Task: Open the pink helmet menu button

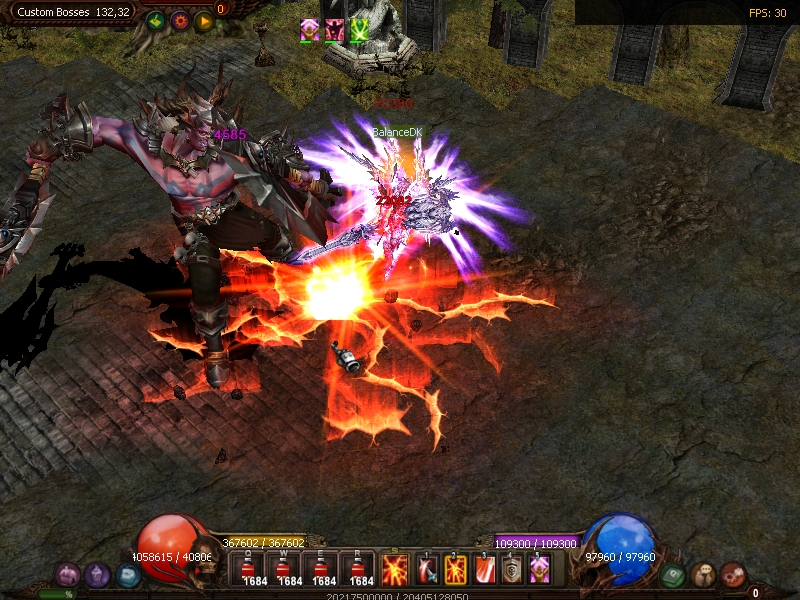Action: point(67,575)
